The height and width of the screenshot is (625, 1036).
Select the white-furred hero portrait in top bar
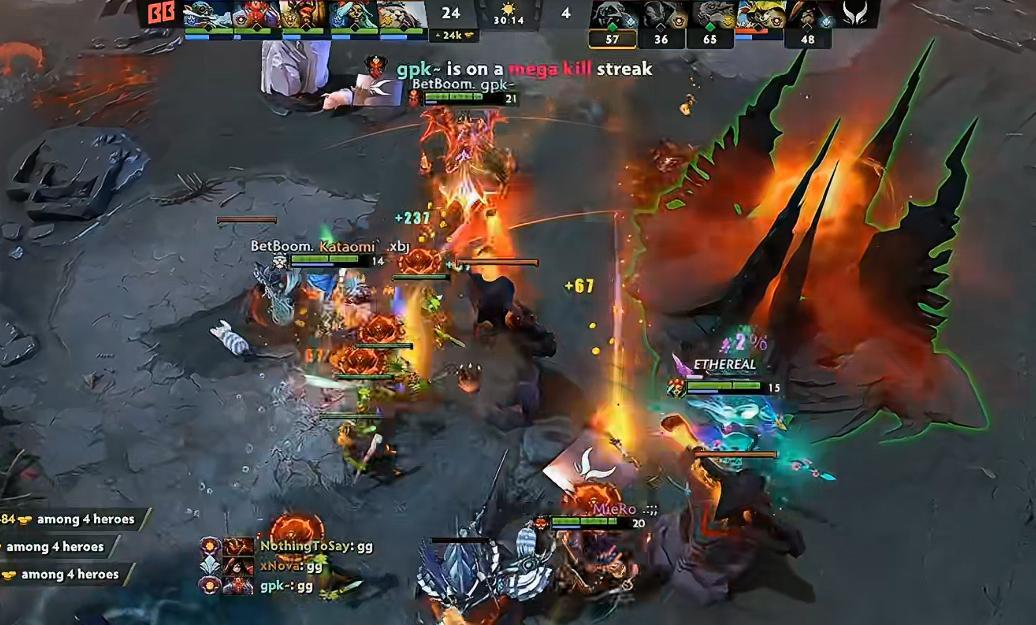point(403,15)
